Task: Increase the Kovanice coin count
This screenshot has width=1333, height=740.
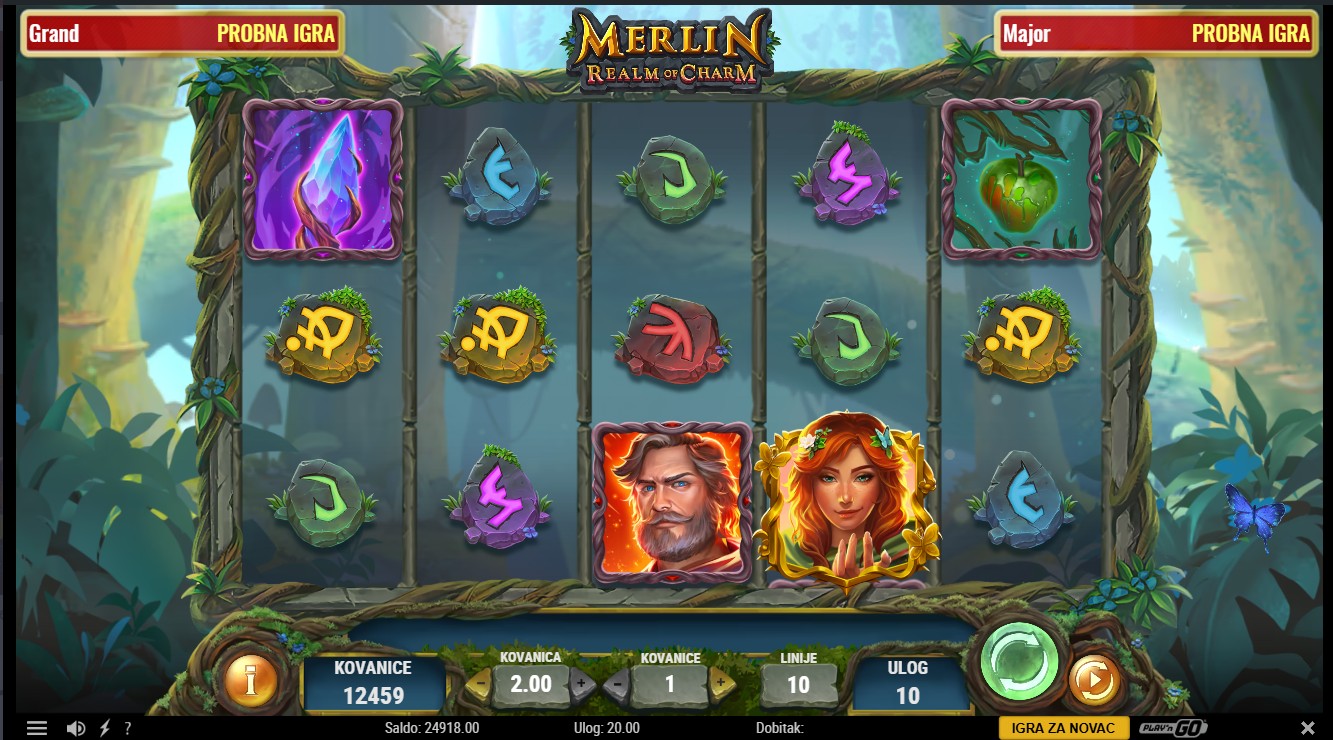Action: pyautogui.click(x=721, y=685)
